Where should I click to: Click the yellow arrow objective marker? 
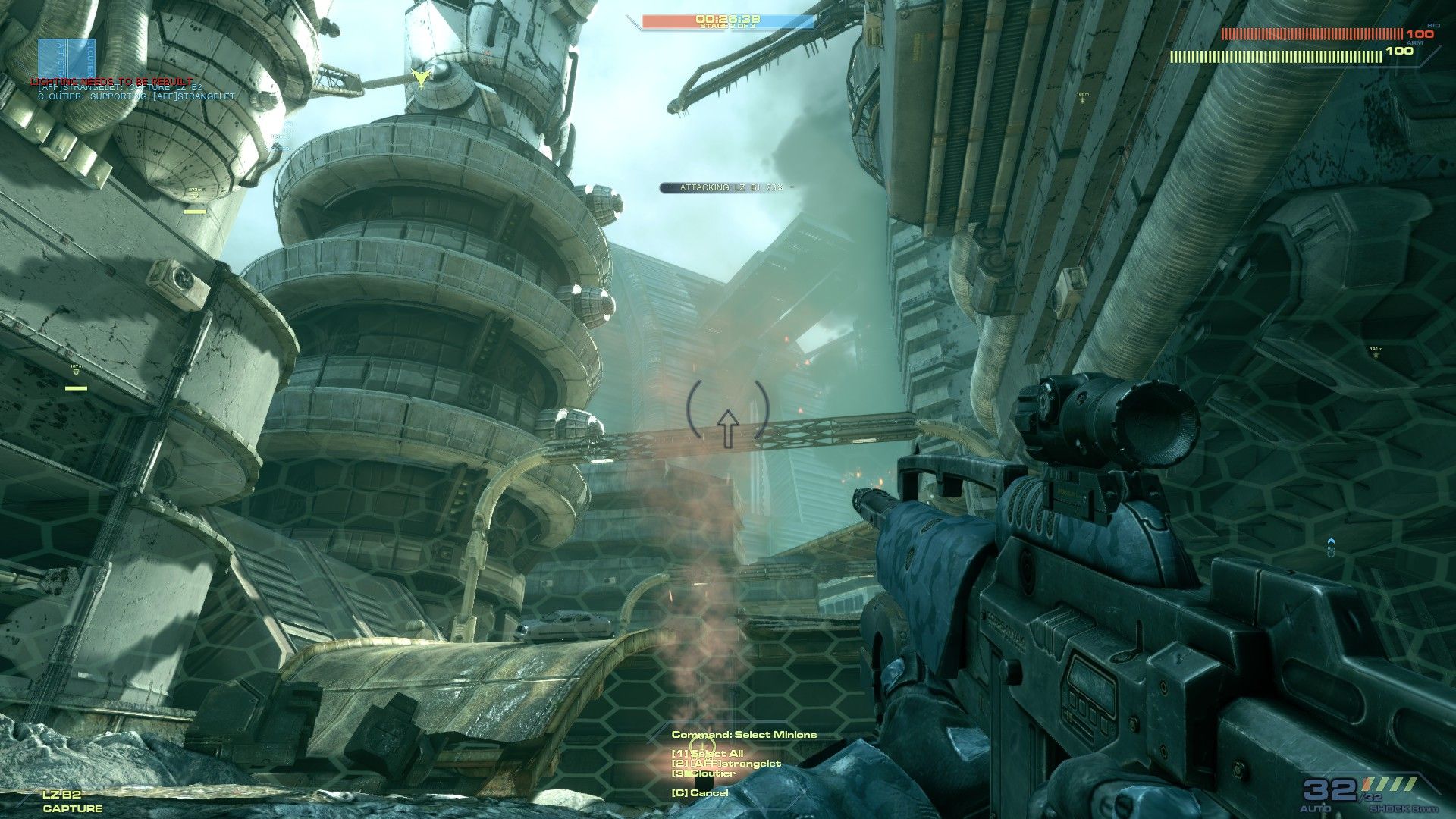pyautogui.click(x=419, y=77)
